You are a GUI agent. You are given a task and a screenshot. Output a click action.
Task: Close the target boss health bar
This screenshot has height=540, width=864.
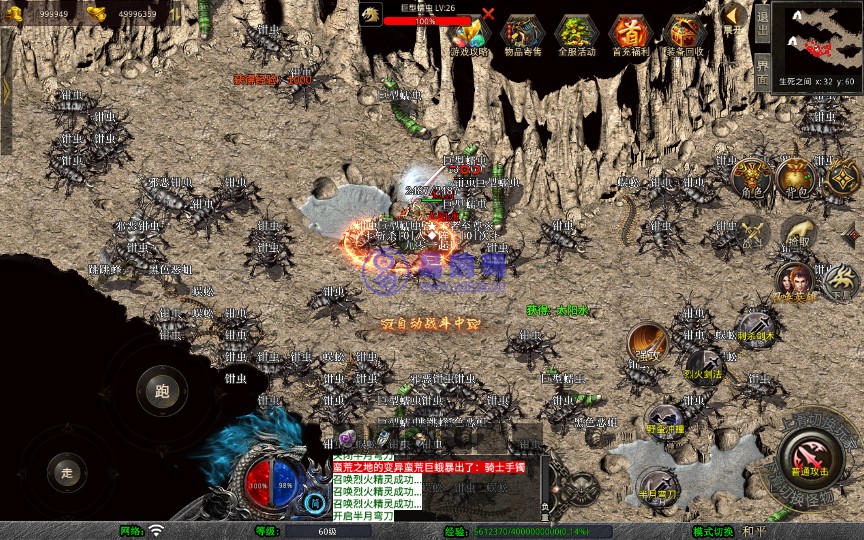pyautogui.click(x=488, y=14)
